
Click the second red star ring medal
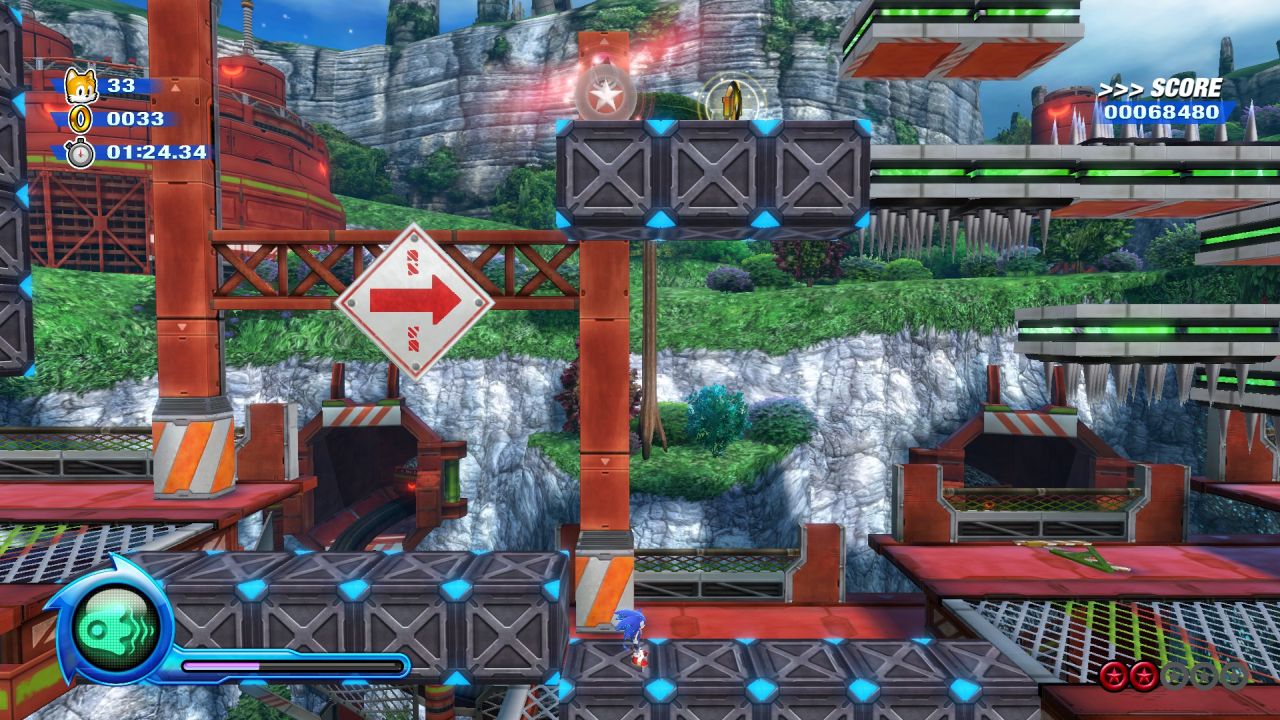tap(1143, 675)
